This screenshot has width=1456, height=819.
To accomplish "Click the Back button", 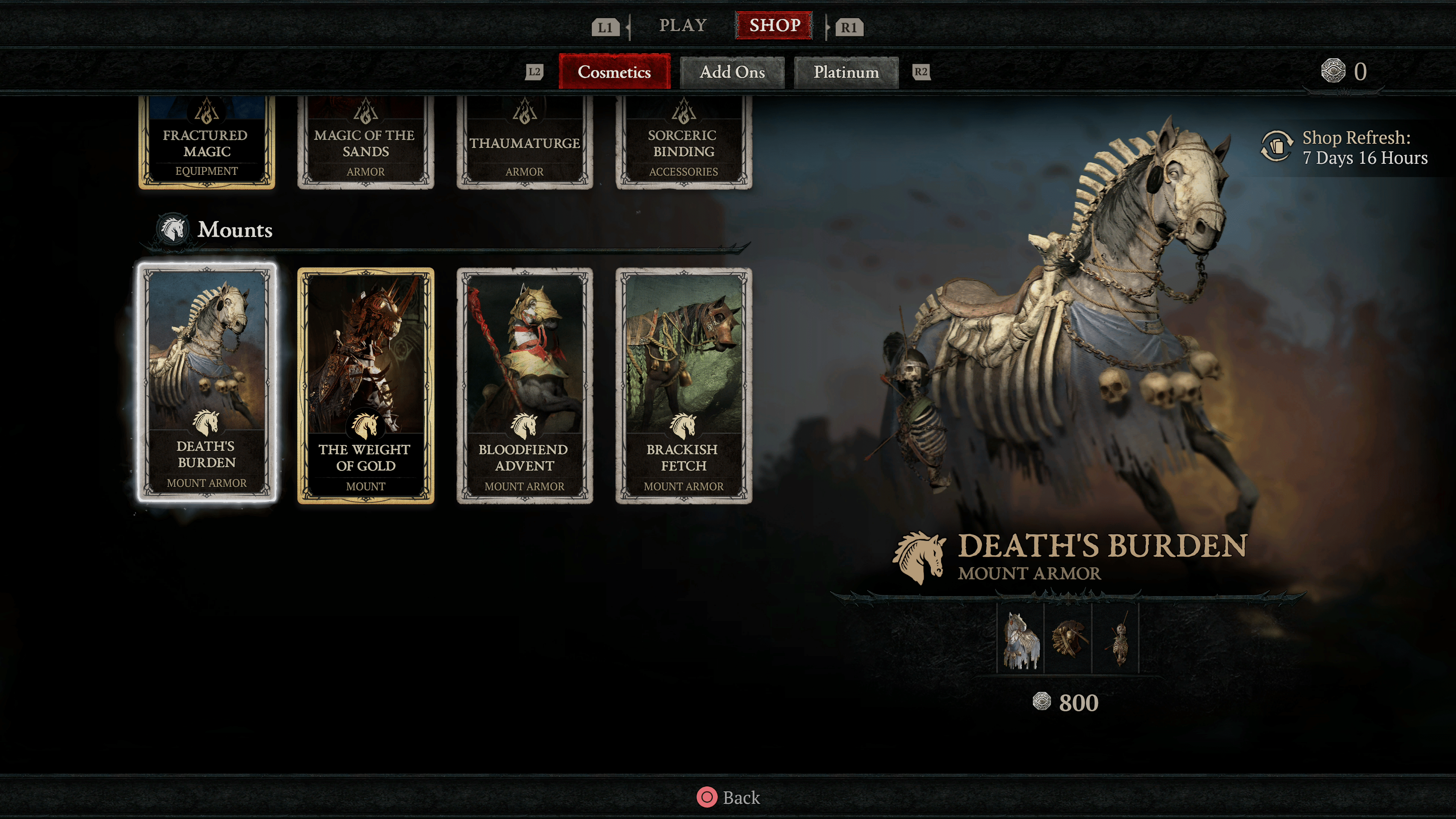I will pyautogui.click(x=728, y=797).
